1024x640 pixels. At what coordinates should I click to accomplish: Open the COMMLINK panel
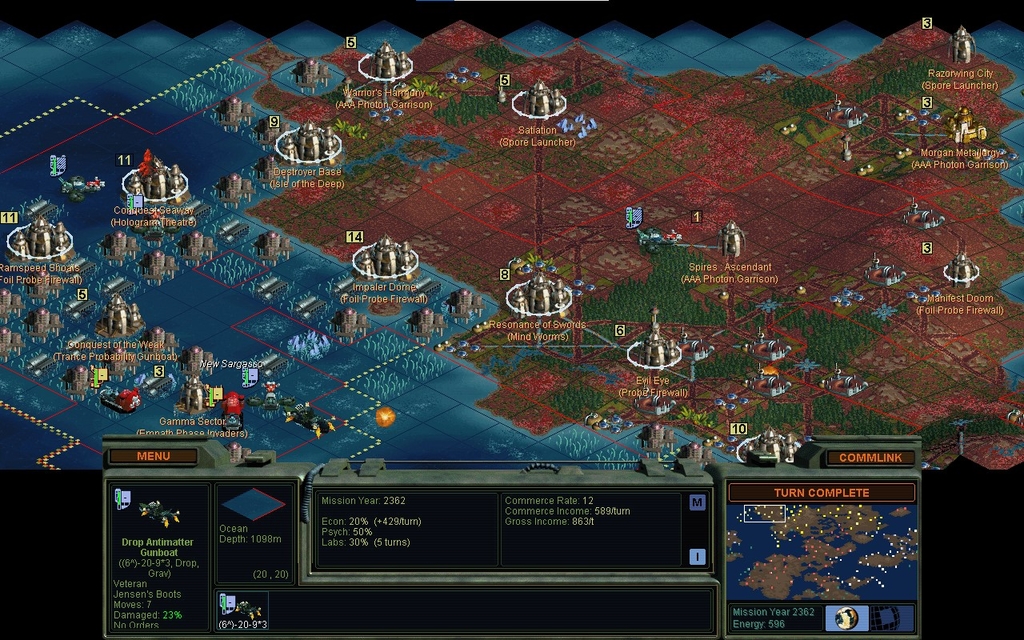point(870,457)
